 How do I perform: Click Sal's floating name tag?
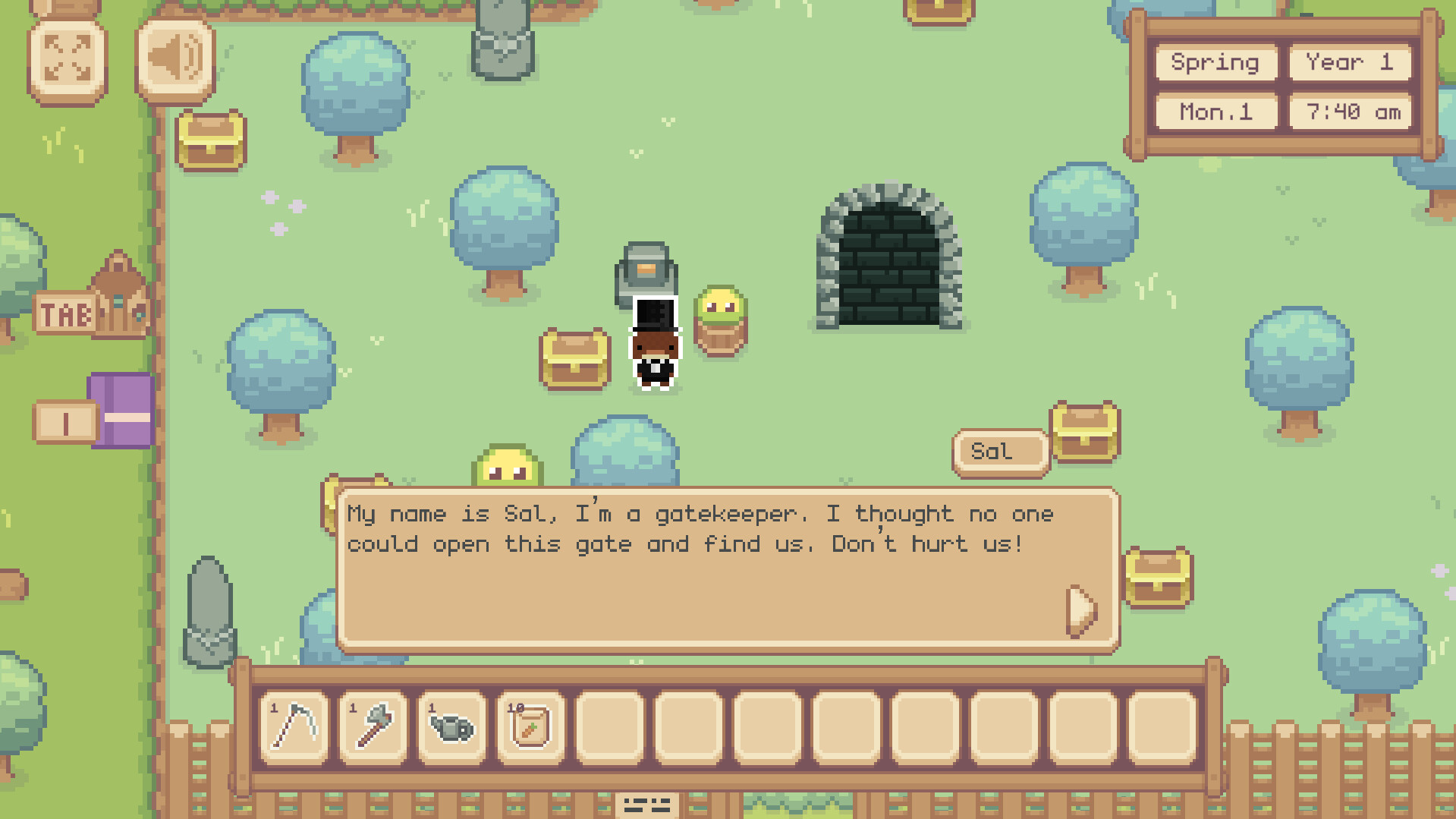pos(1000,451)
